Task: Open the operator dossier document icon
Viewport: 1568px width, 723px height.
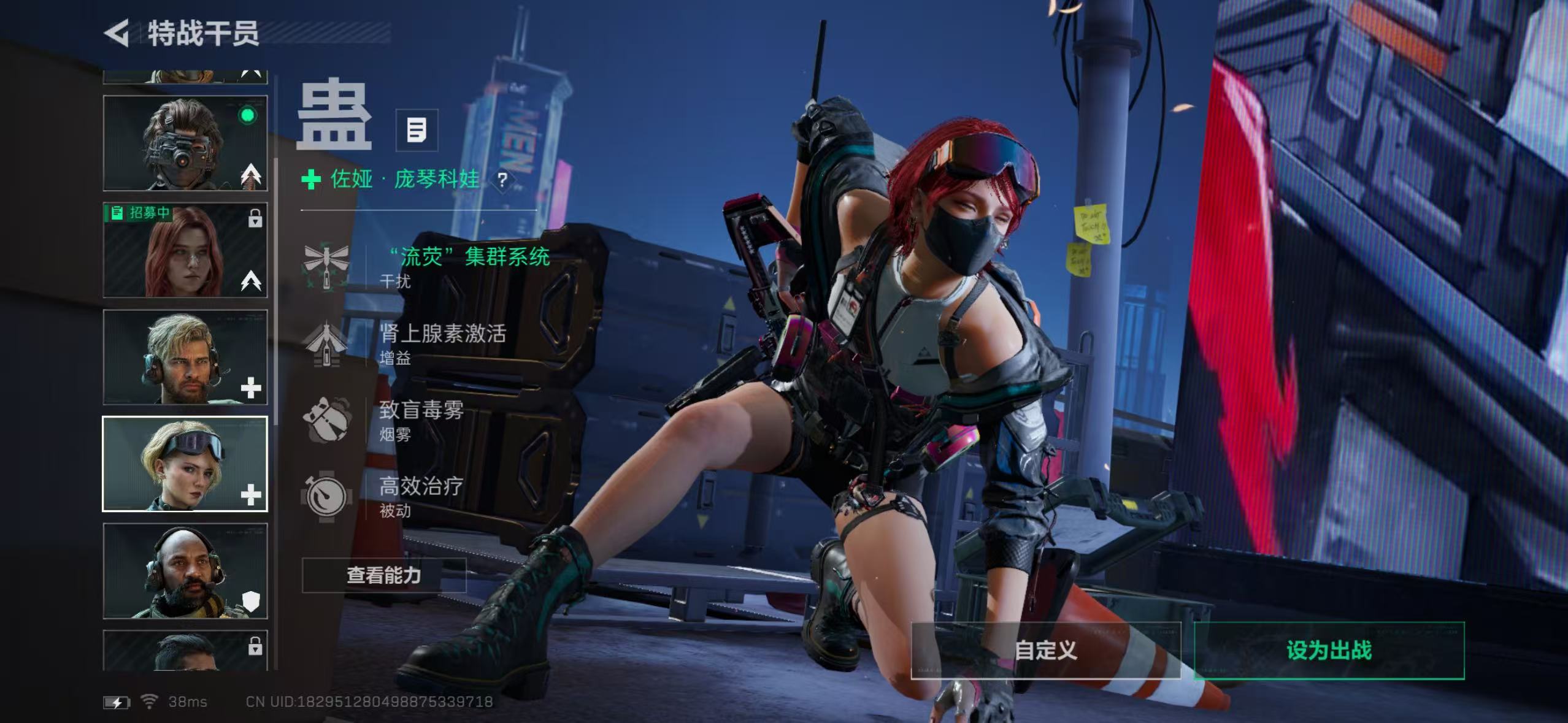Action: coord(417,130)
